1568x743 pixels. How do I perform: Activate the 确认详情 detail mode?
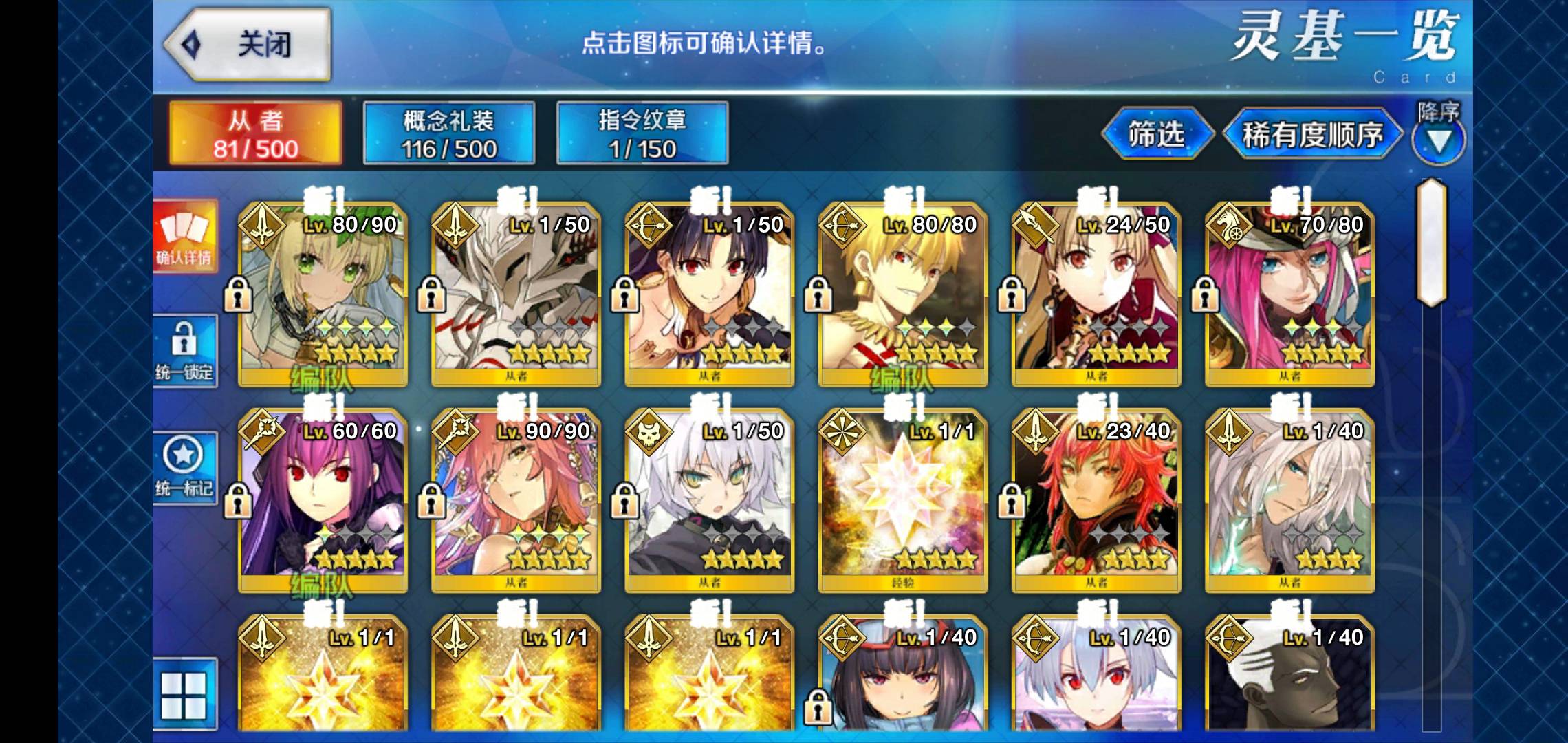tap(184, 237)
